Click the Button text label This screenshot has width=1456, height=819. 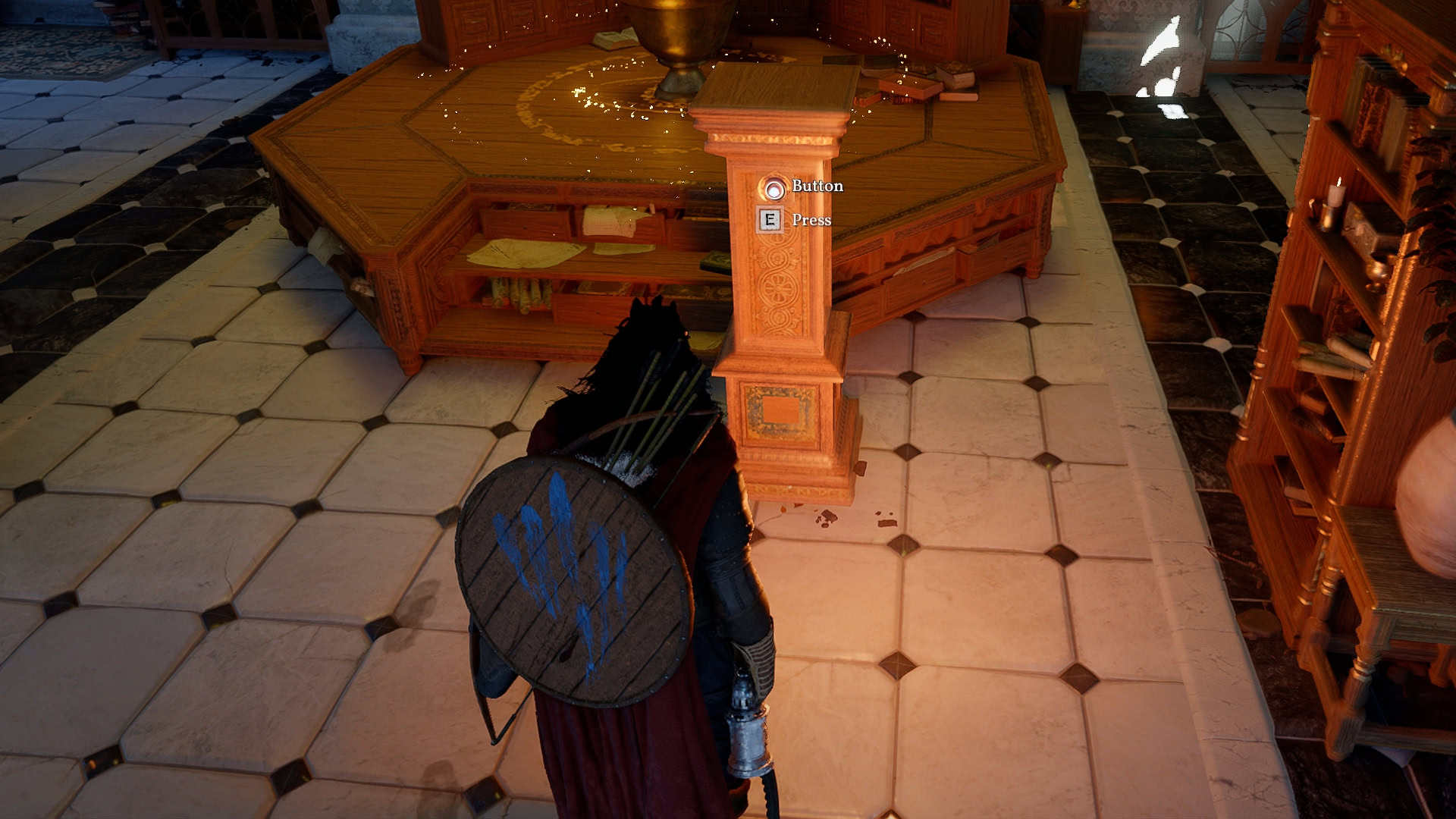pyautogui.click(x=817, y=184)
